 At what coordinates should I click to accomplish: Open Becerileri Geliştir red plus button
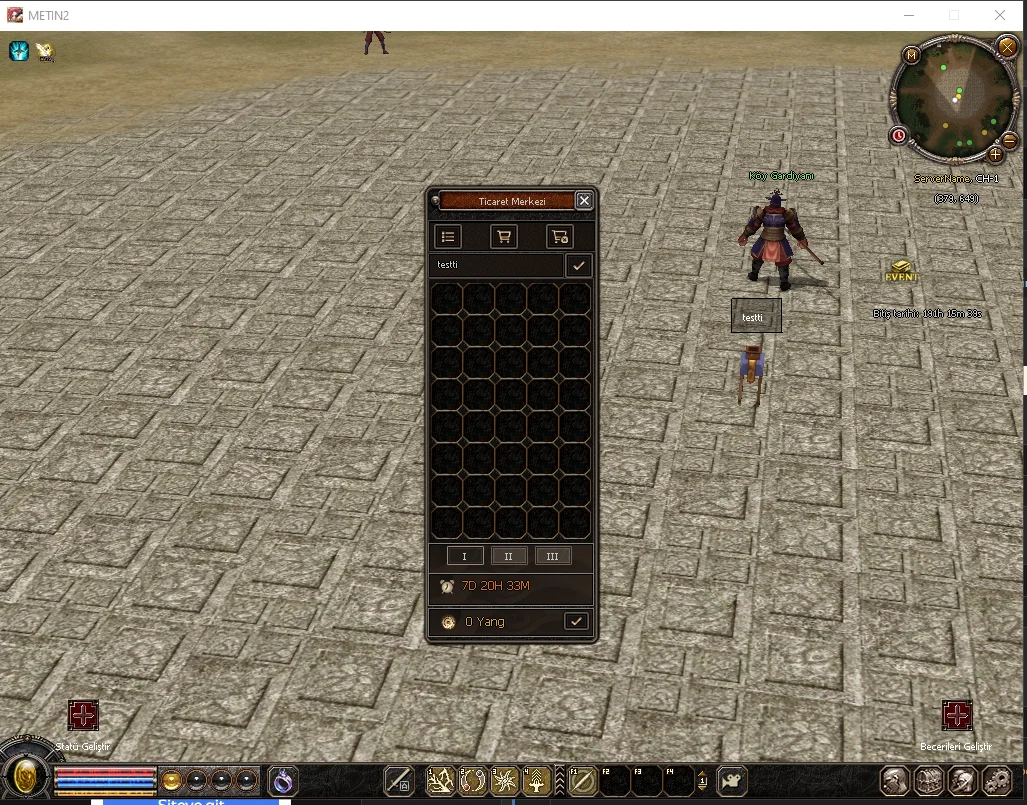click(957, 715)
